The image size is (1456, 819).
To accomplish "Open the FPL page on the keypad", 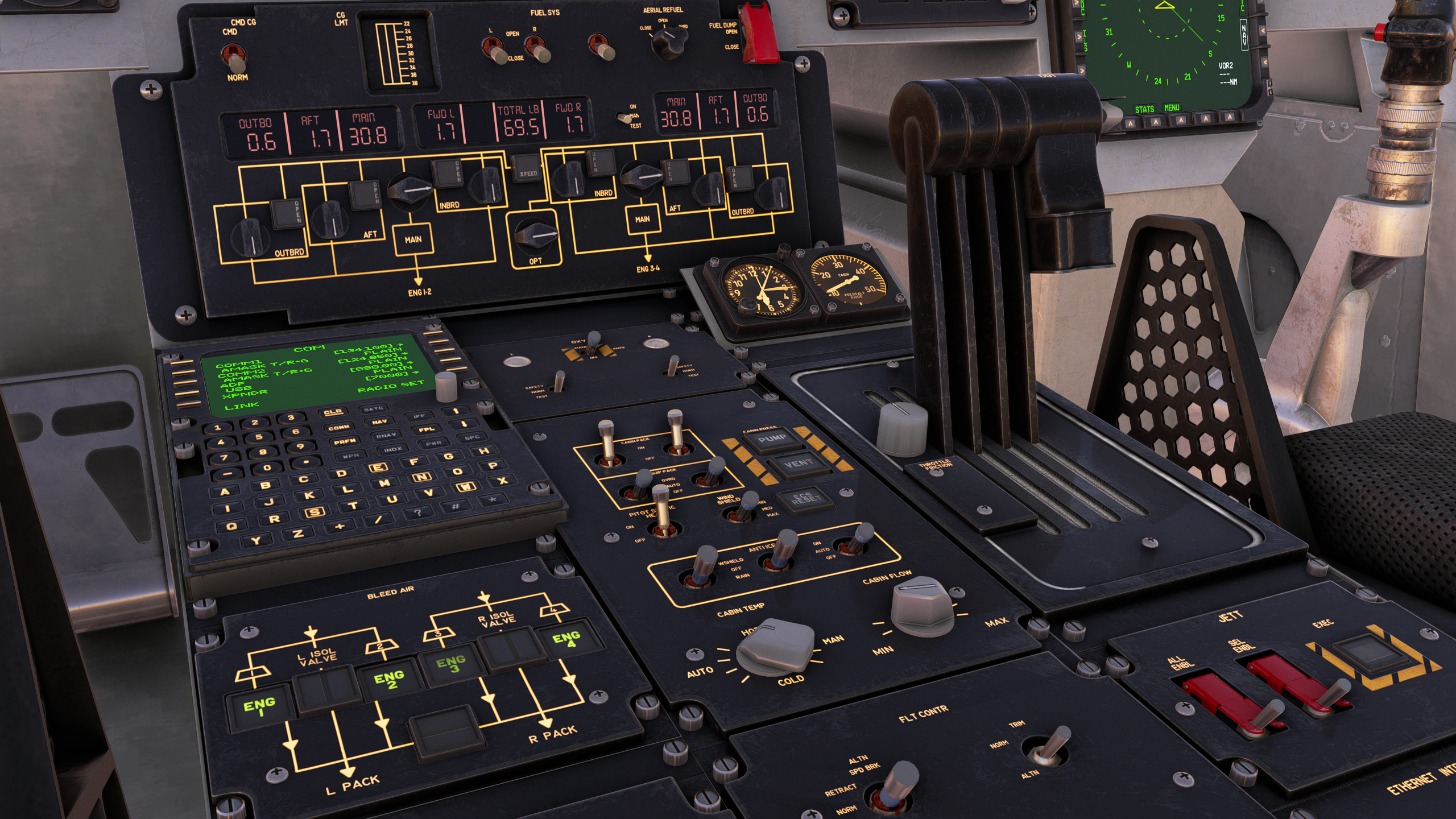I will (x=427, y=429).
